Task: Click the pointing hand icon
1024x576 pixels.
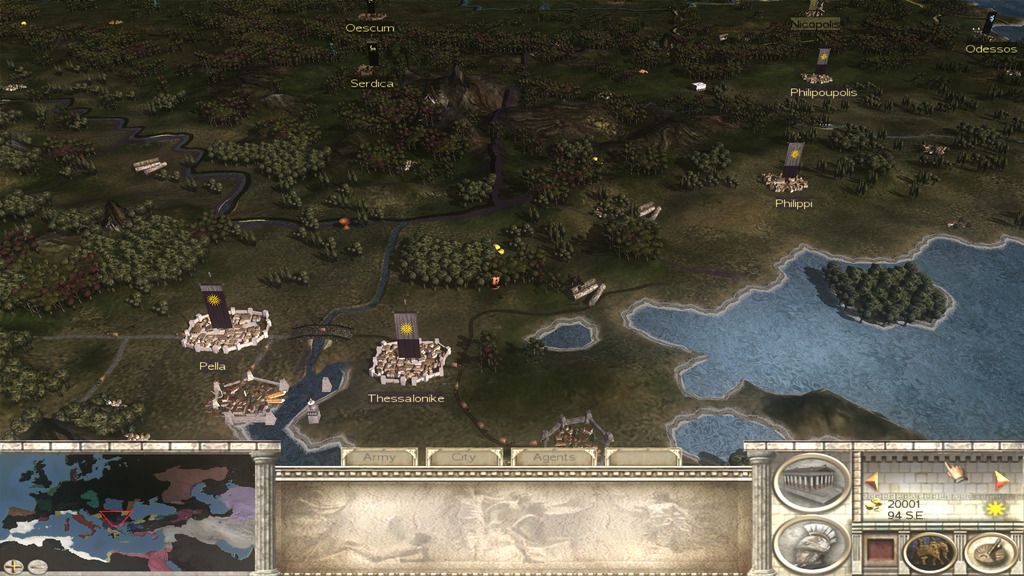Action: (x=955, y=471)
